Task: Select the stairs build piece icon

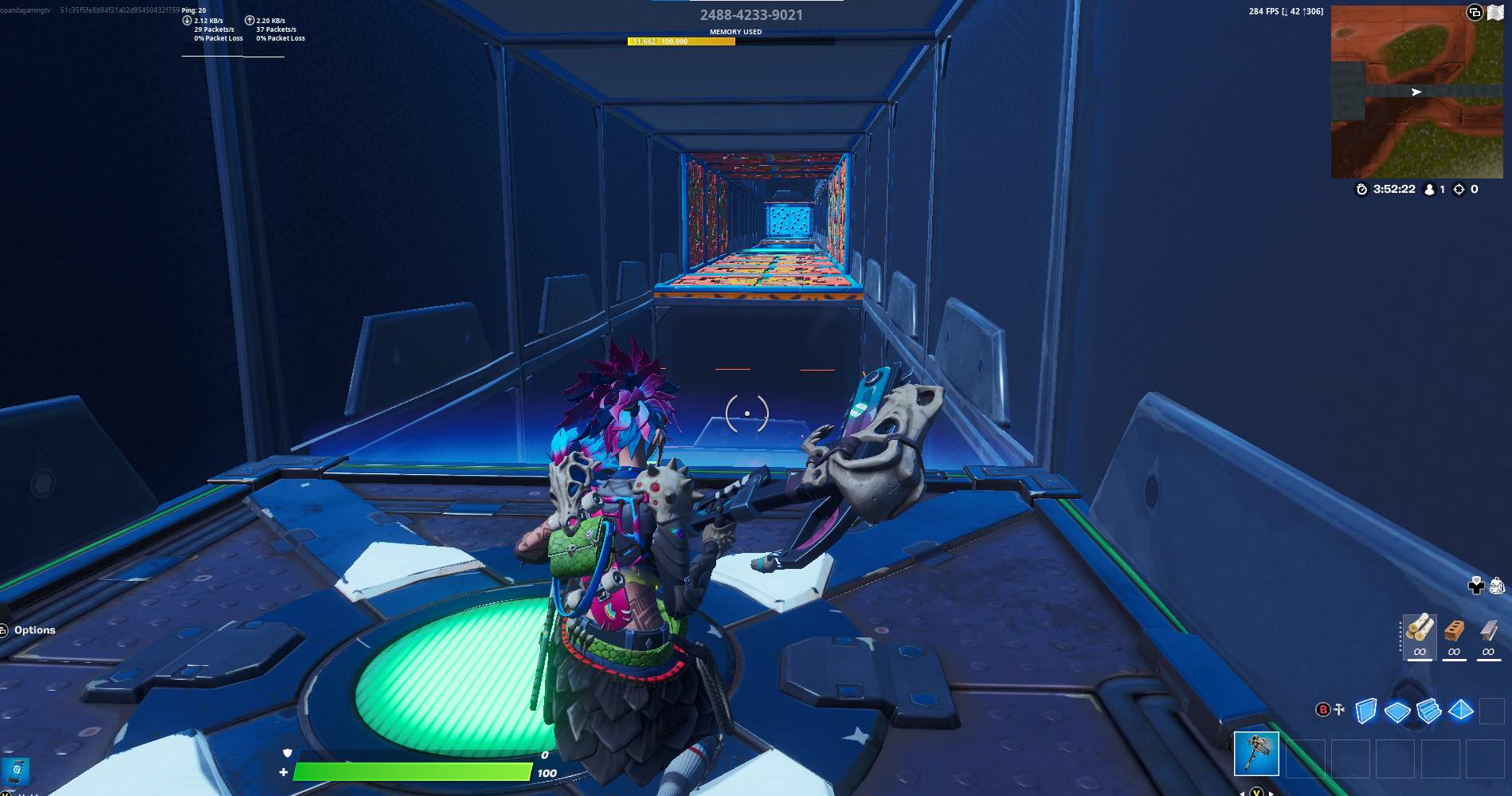Action: click(1428, 712)
